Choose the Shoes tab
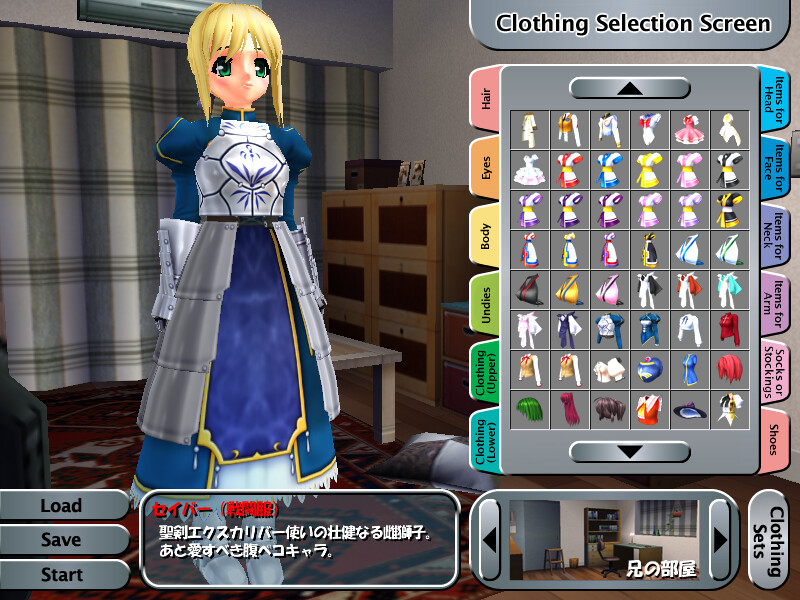 click(775, 440)
